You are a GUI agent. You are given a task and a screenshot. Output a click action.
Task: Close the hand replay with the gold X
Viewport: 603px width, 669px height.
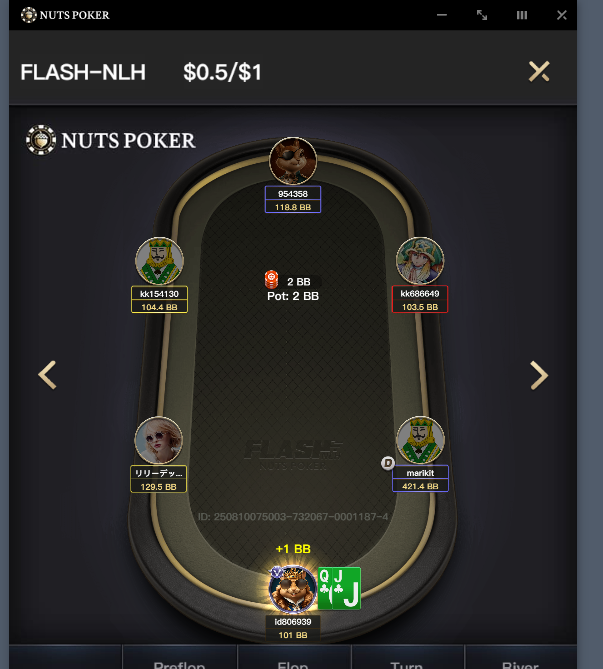point(539,71)
